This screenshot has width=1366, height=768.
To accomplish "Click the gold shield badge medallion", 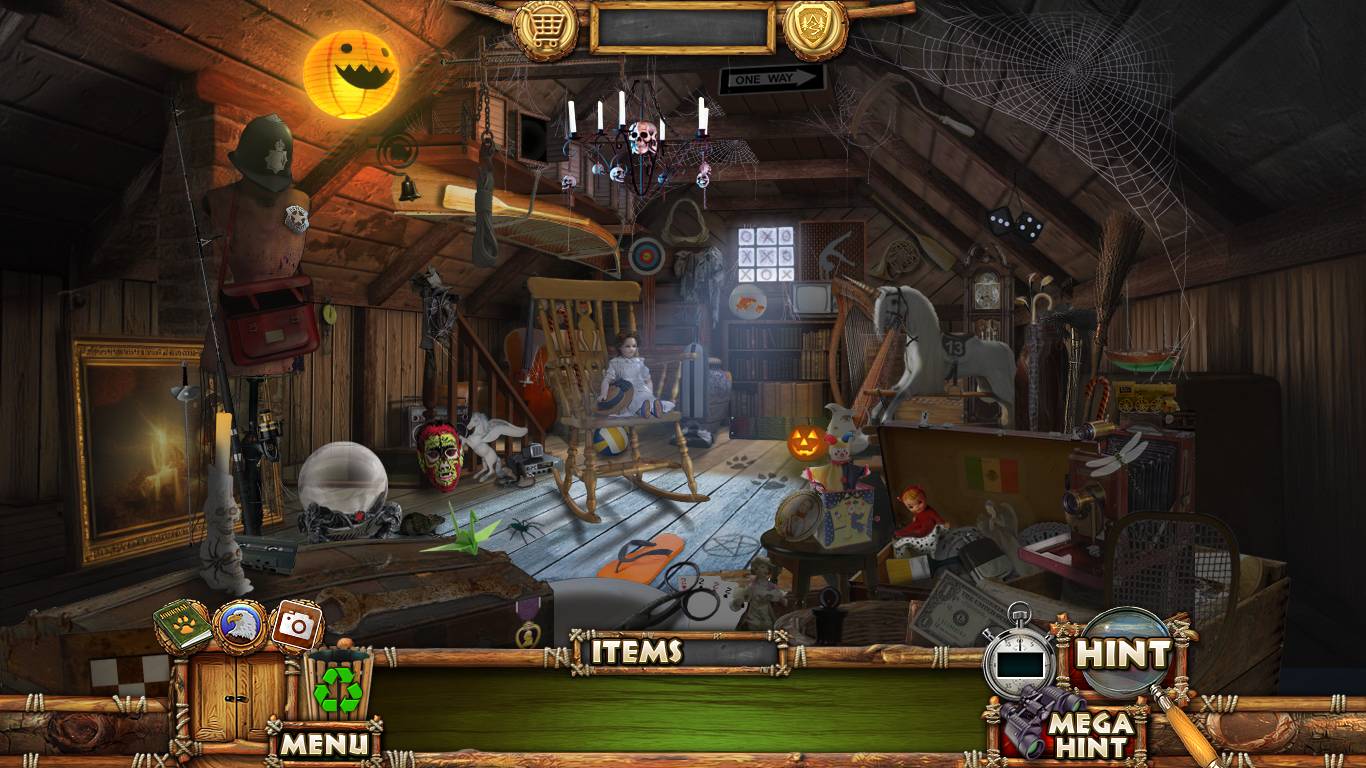I will click(x=815, y=29).
